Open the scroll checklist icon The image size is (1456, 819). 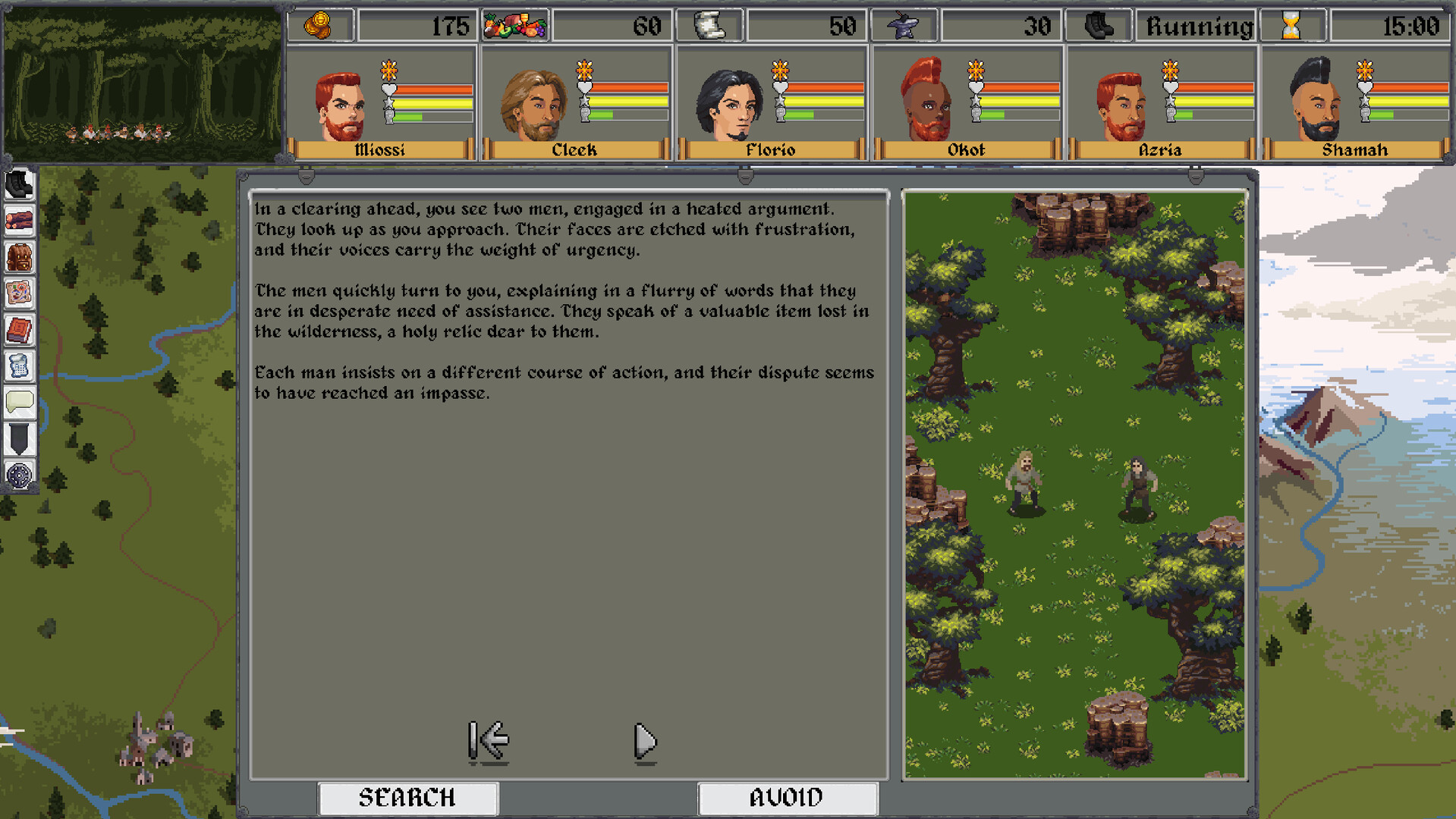[x=19, y=366]
